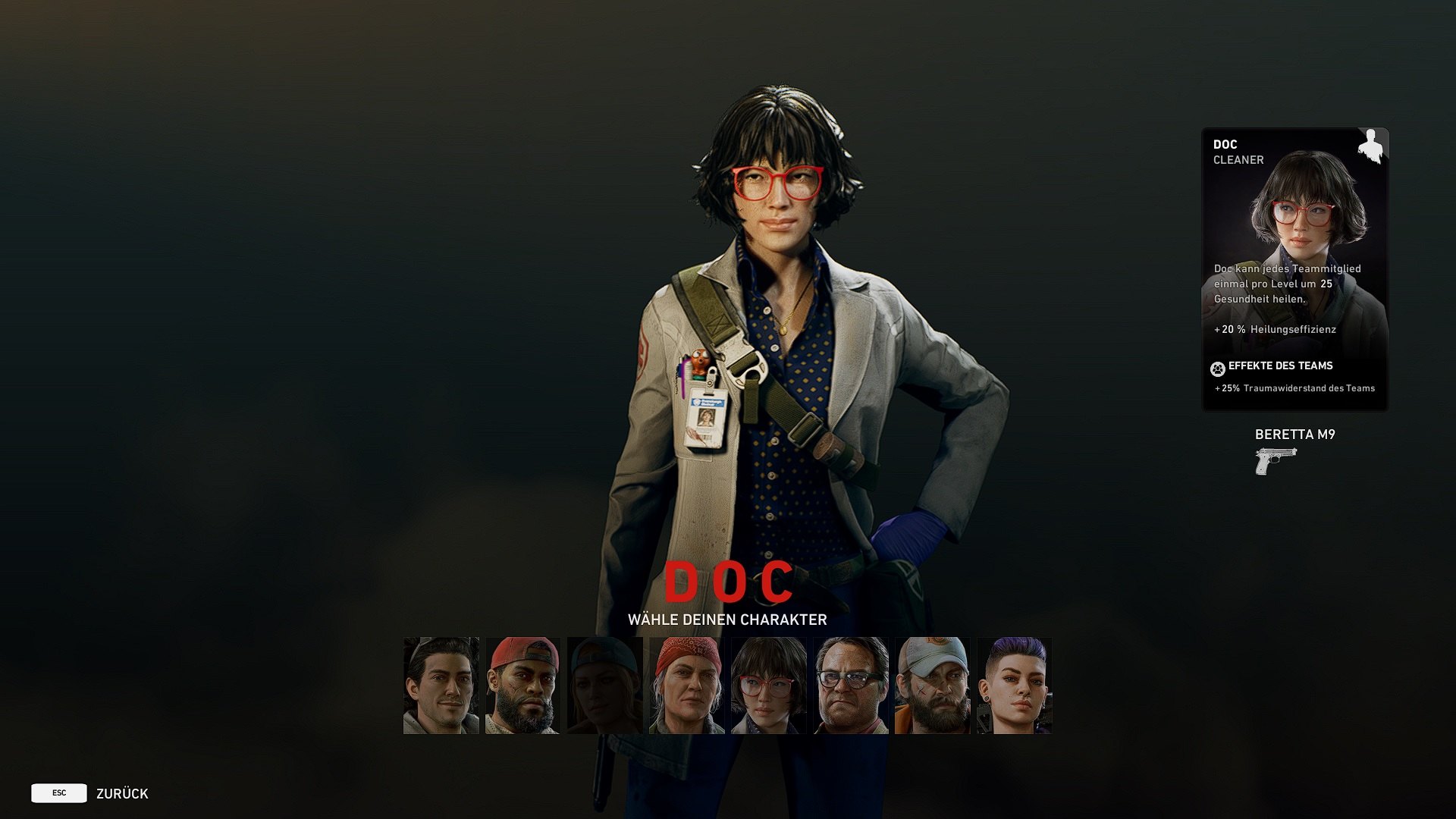Screen dimensions: 1456x819
Task: Select the man with black-rimmed glasses
Action: click(850, 686)
